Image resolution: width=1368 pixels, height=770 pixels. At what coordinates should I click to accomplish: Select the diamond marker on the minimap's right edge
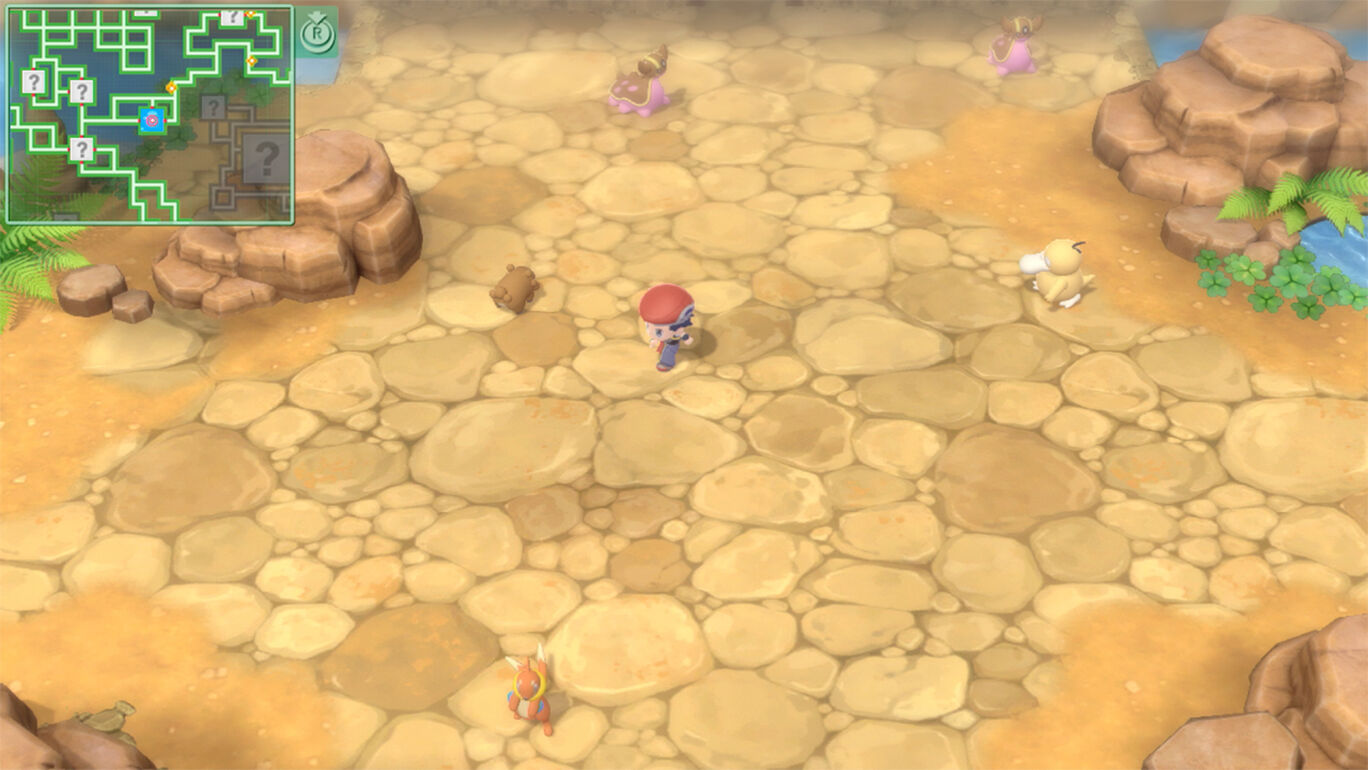point(251,61)
